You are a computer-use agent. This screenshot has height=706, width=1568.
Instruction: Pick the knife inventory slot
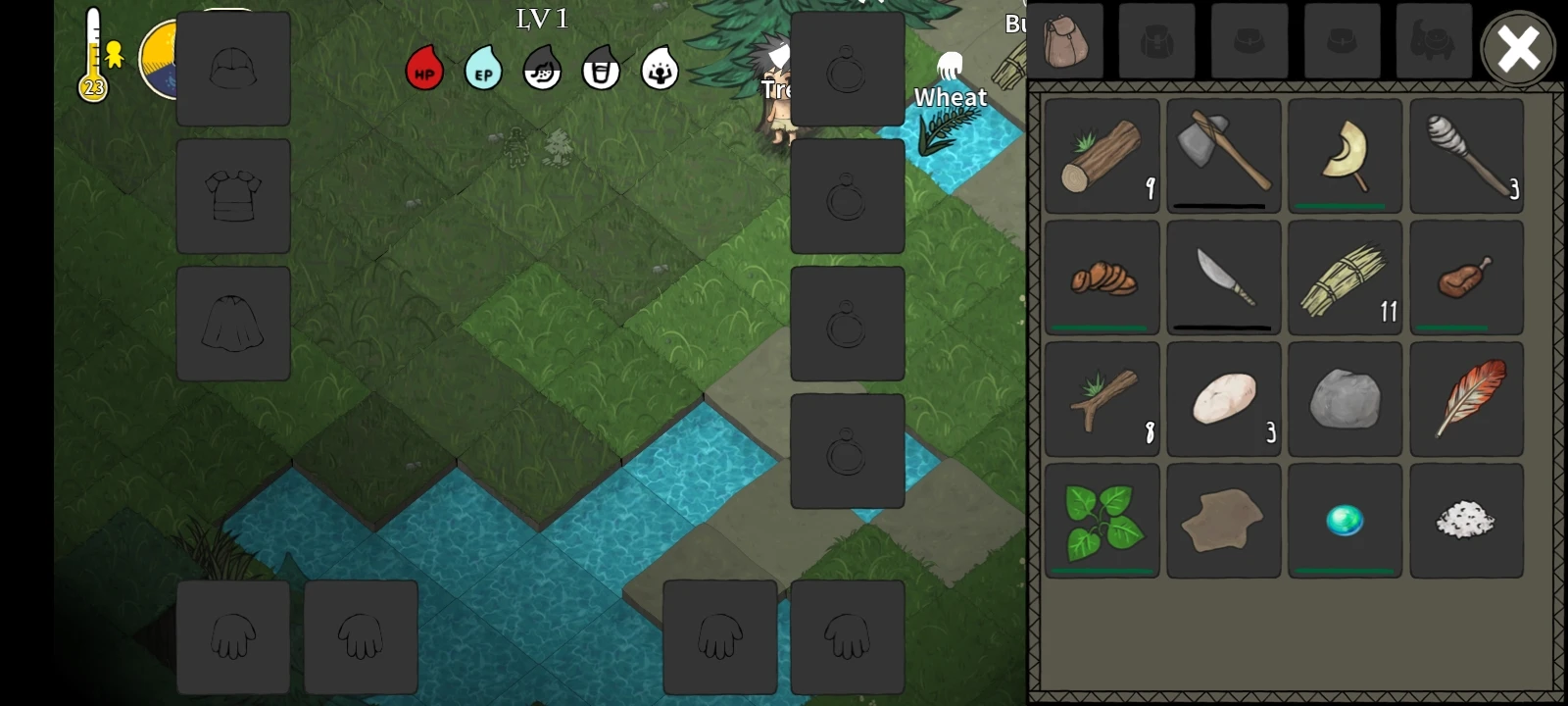(1224, 277)
